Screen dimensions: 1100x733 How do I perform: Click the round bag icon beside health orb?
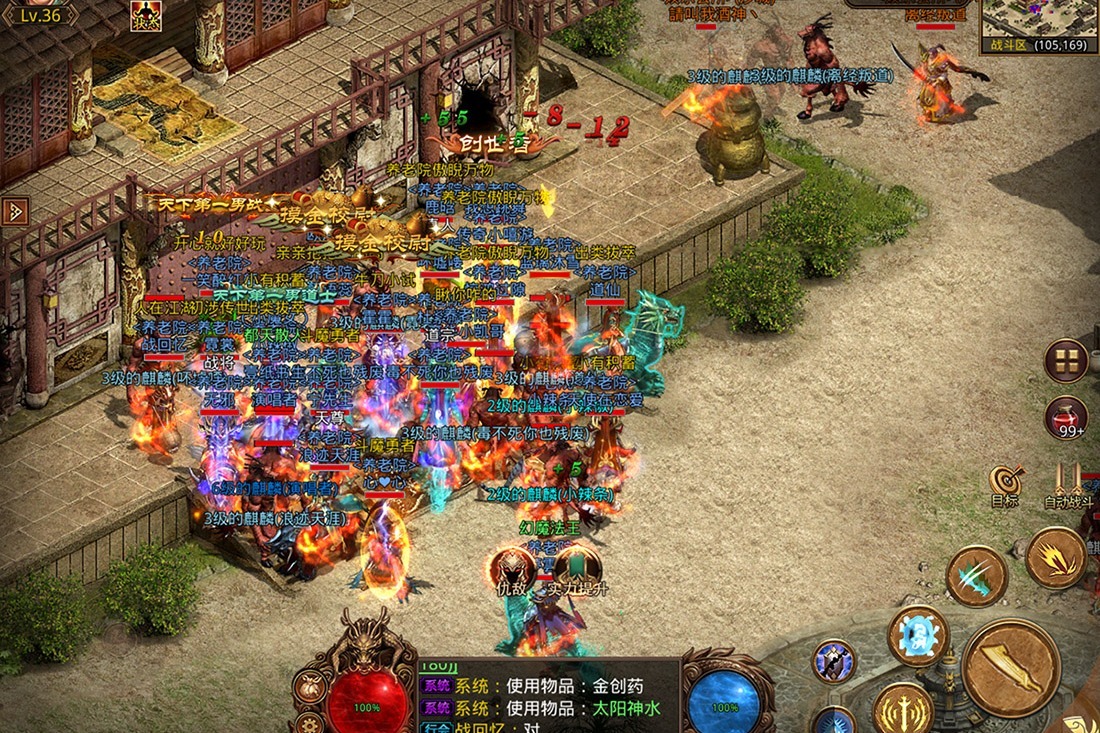pyautogui.click(x=309, y=687)
